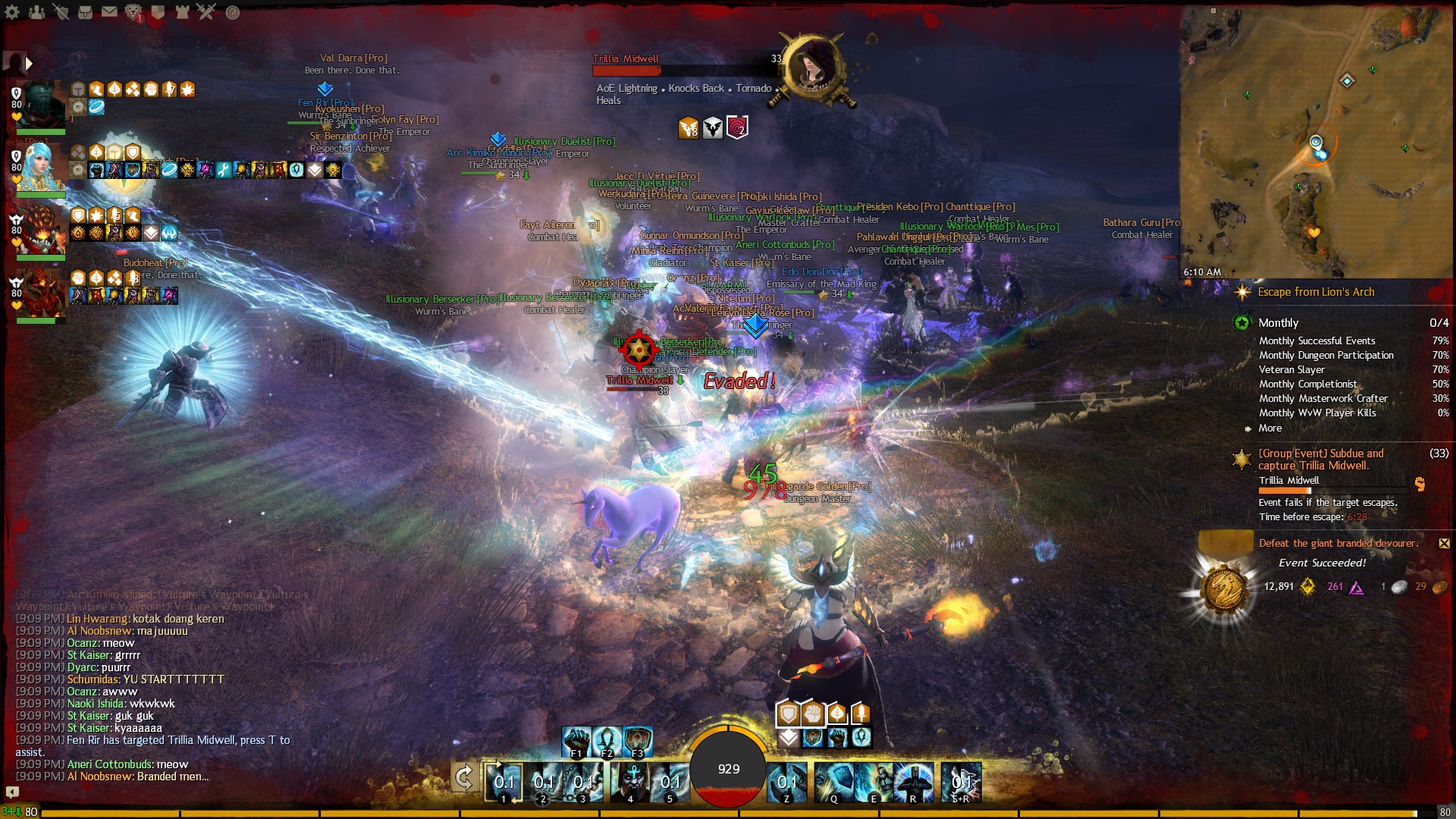Click the Monthly achievement star toggle
Screen dimensions: 1456x819
1241,322
